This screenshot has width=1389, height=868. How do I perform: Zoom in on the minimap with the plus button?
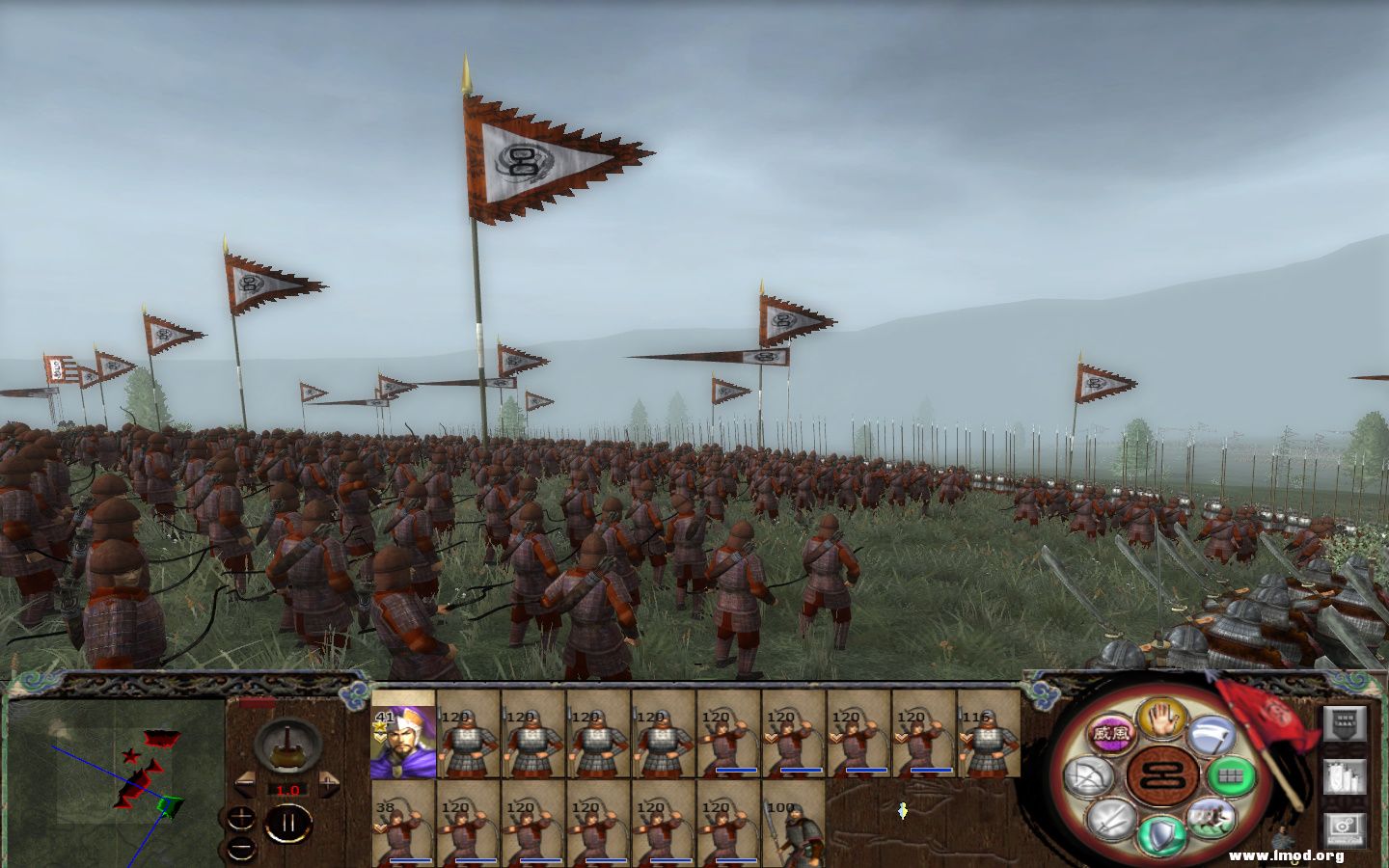241,817
